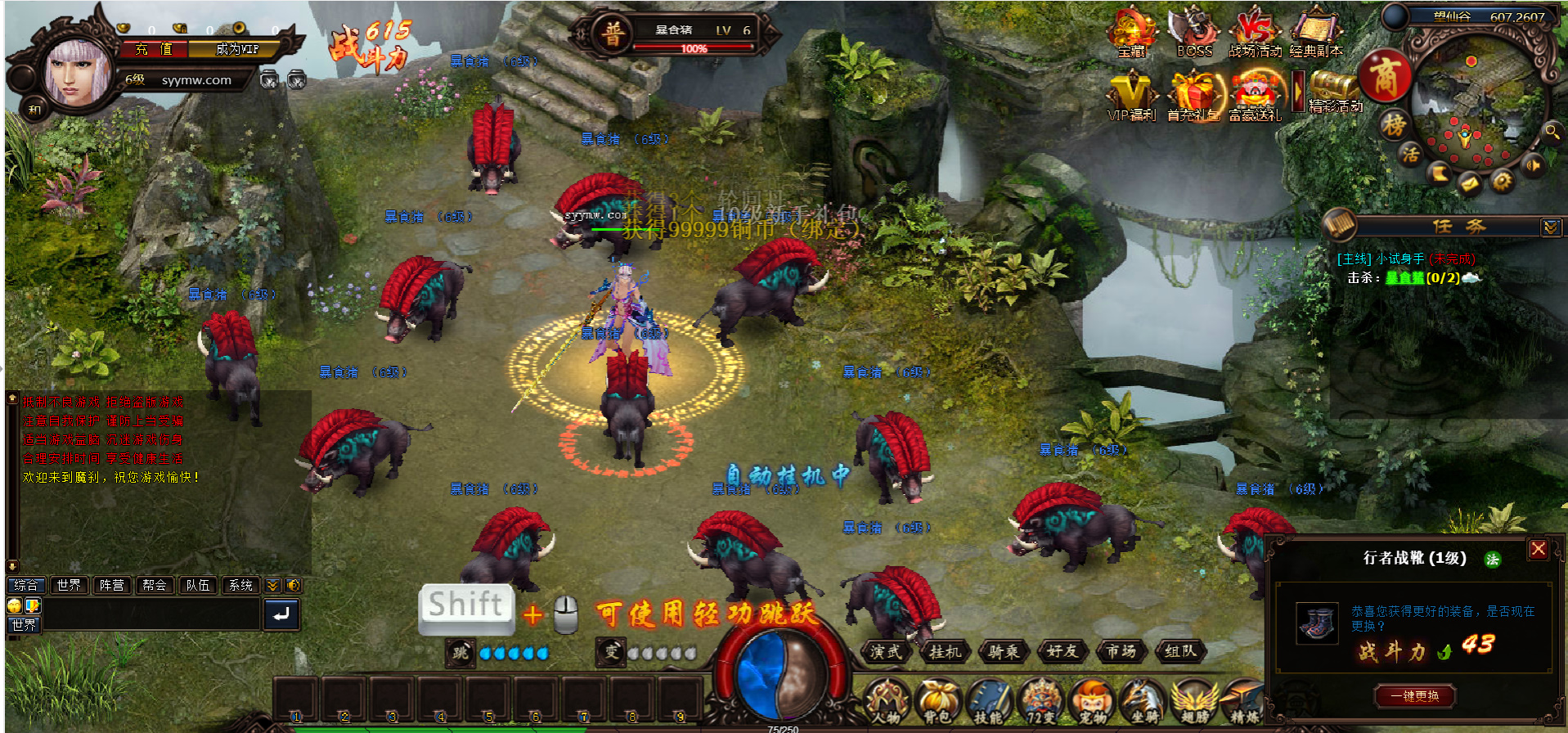Viewport: 1568px width, 733px height.
Task: Switch to the 系统 chat tab
Action: (x=240, y=585)
